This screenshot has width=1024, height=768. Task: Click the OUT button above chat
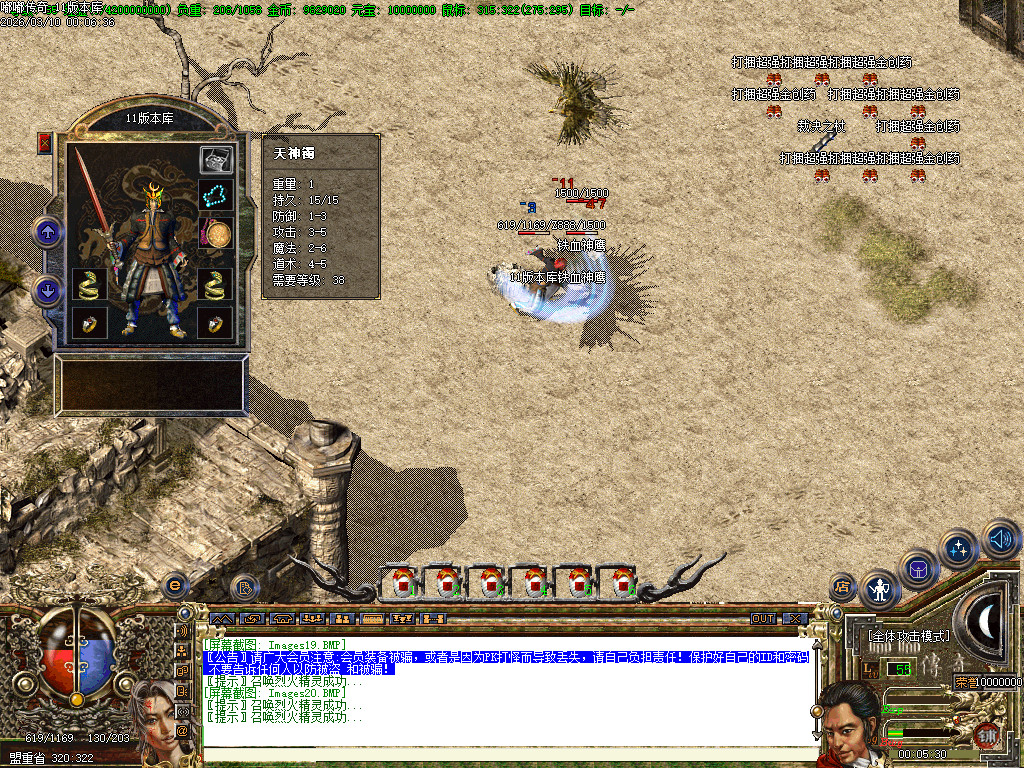click(x=763, y=619)
